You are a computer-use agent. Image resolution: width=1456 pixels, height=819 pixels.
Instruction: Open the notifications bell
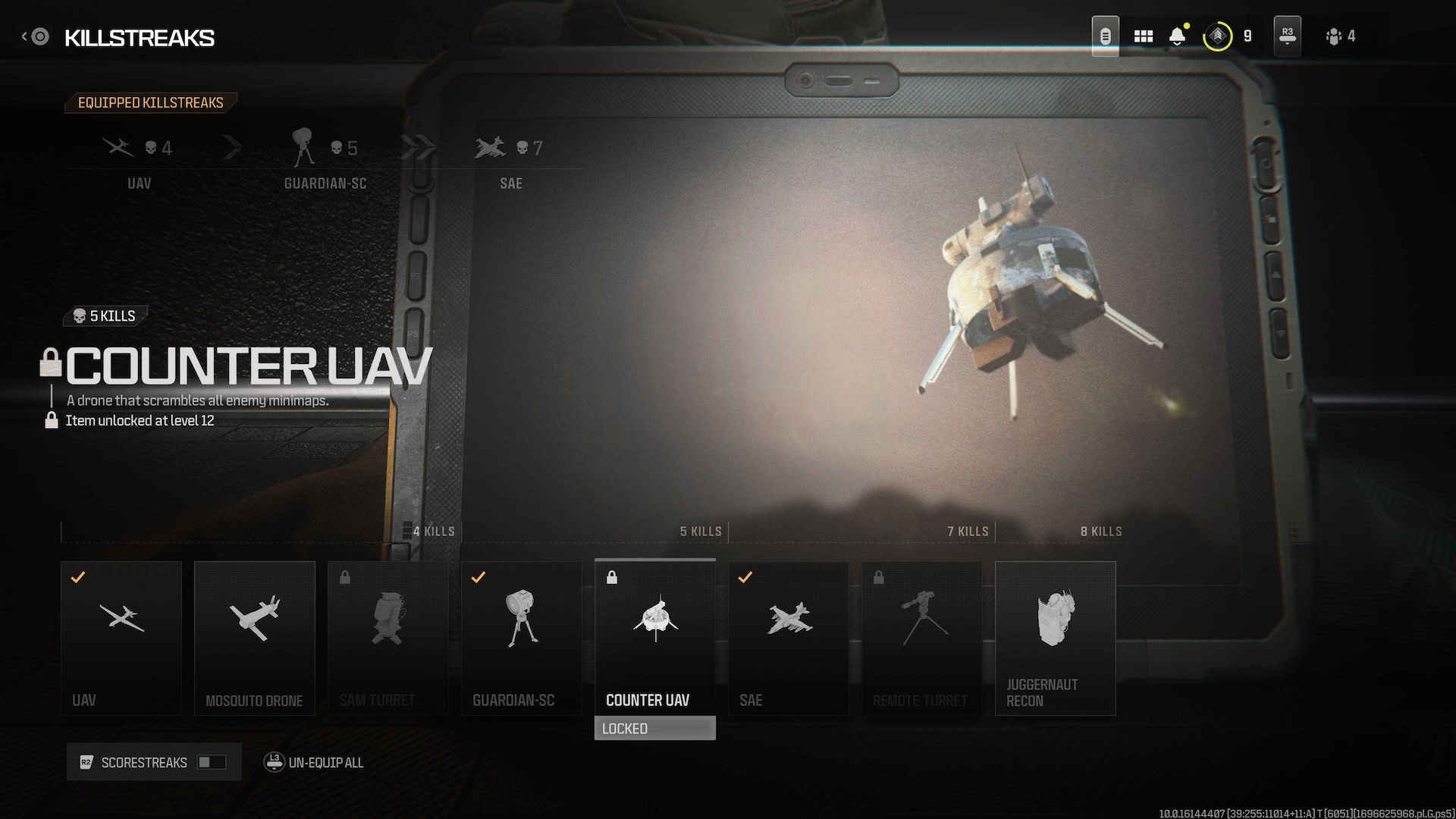pyautogui.click(x=1177, y=36)
